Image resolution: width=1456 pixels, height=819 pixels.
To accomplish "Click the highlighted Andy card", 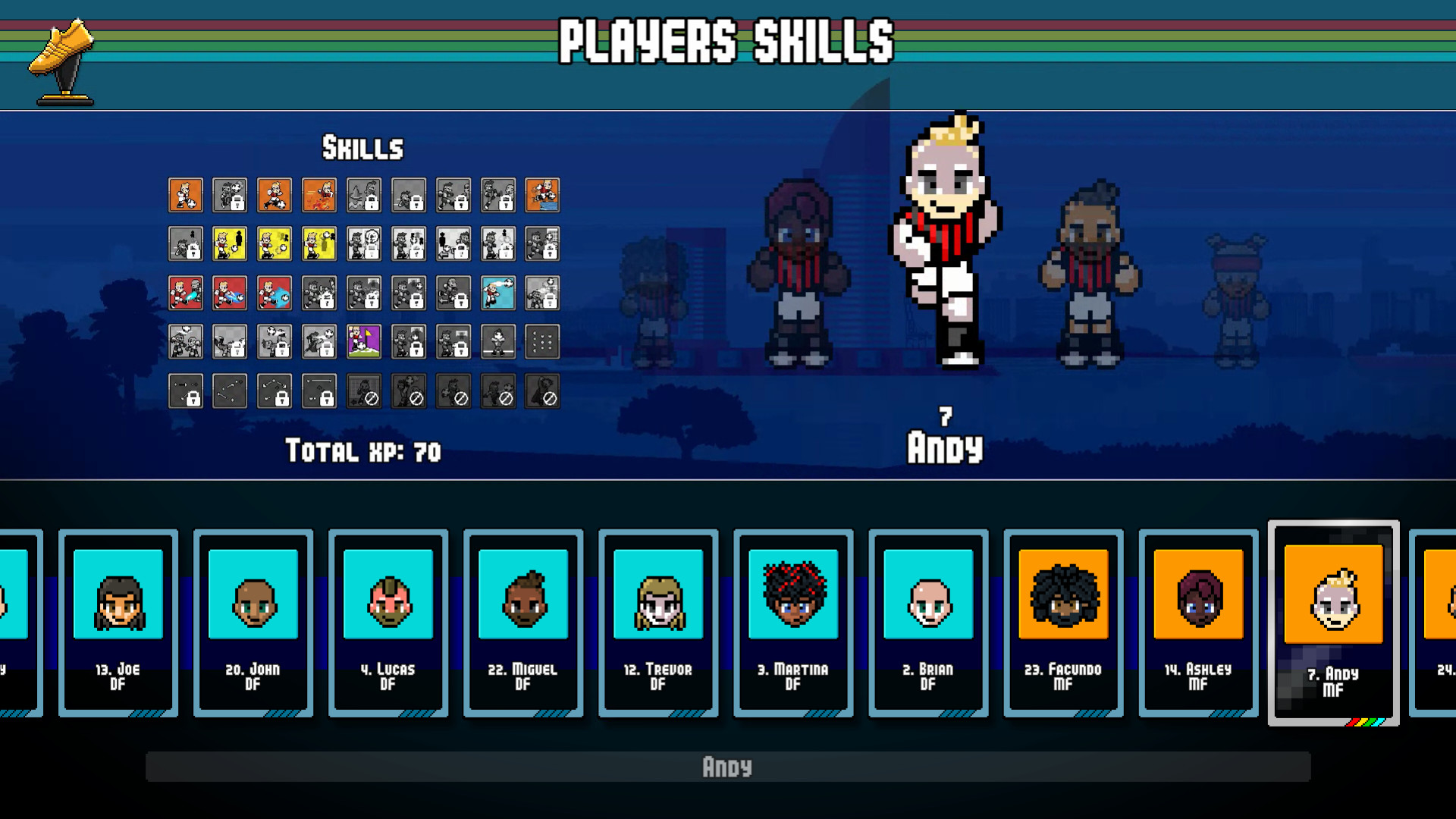I will tap(1333, 622).
